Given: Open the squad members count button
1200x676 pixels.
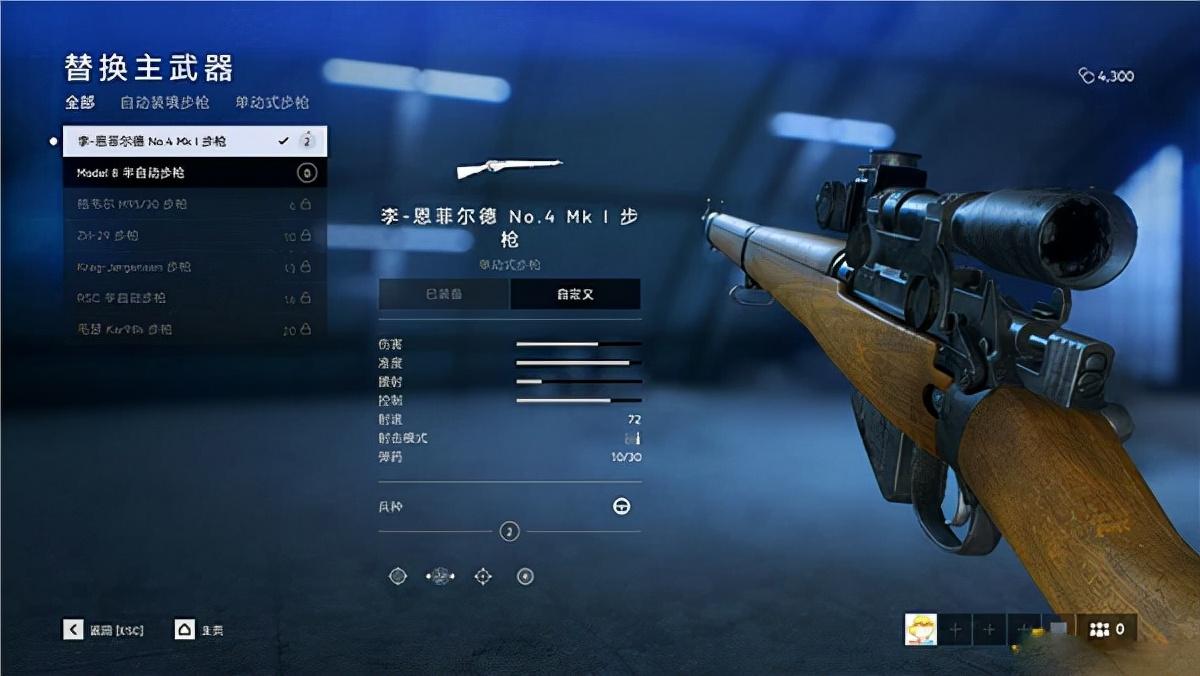Looking at the screenshot, I should [x=1106, y=629].
